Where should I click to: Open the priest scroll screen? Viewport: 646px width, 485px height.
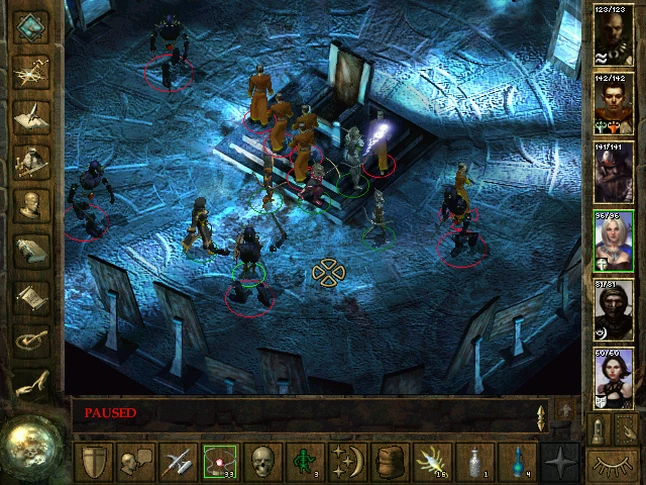[x=32, y=297]
